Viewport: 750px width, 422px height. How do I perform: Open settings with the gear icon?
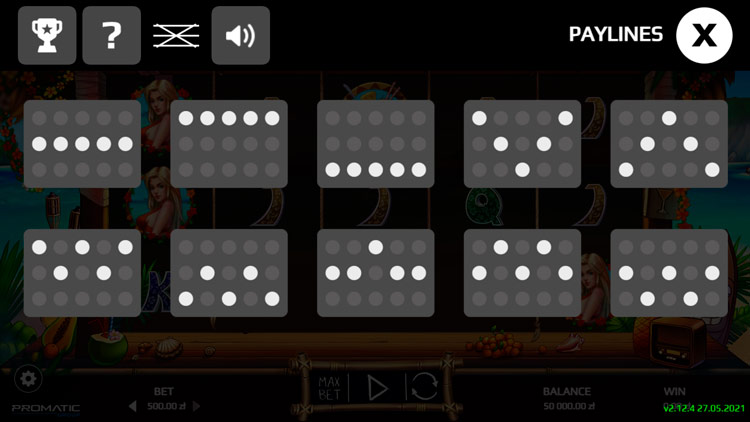tap(28, 380)
